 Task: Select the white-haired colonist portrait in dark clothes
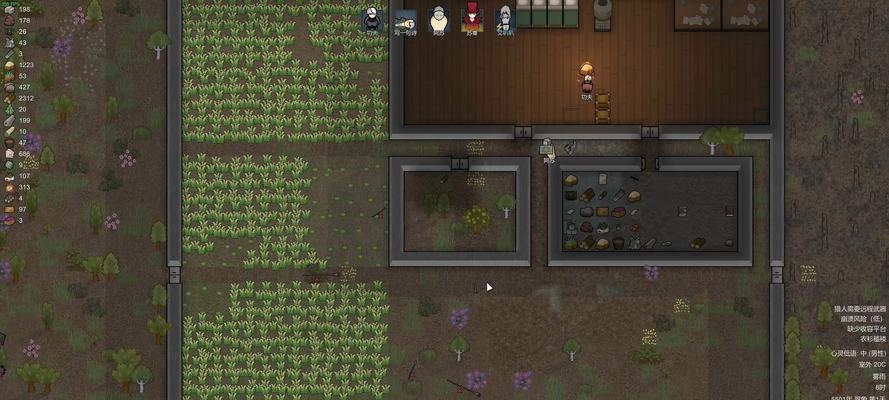(372, 18)
